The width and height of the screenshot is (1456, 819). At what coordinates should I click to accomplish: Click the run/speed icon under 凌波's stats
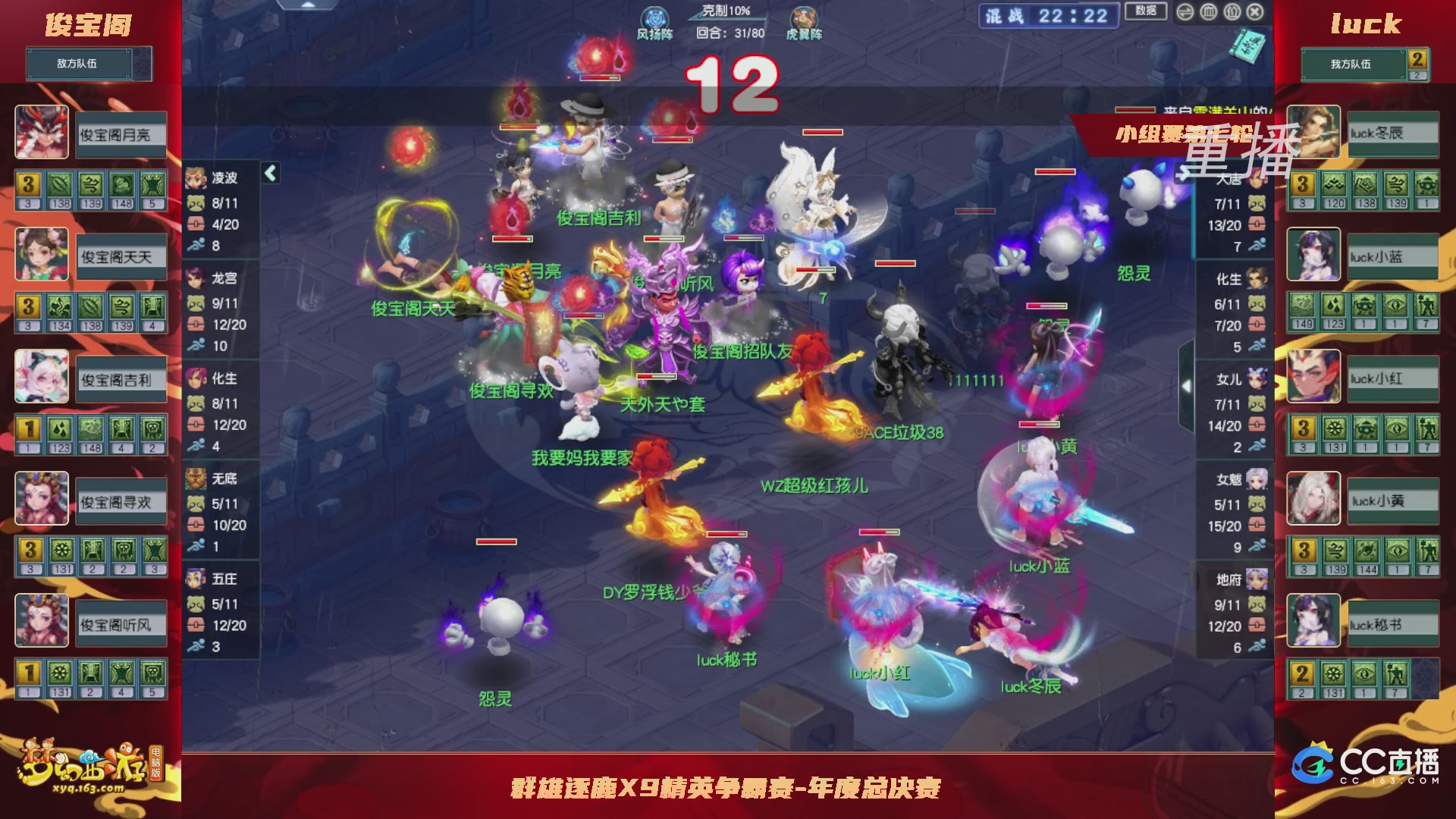[196, 244]
